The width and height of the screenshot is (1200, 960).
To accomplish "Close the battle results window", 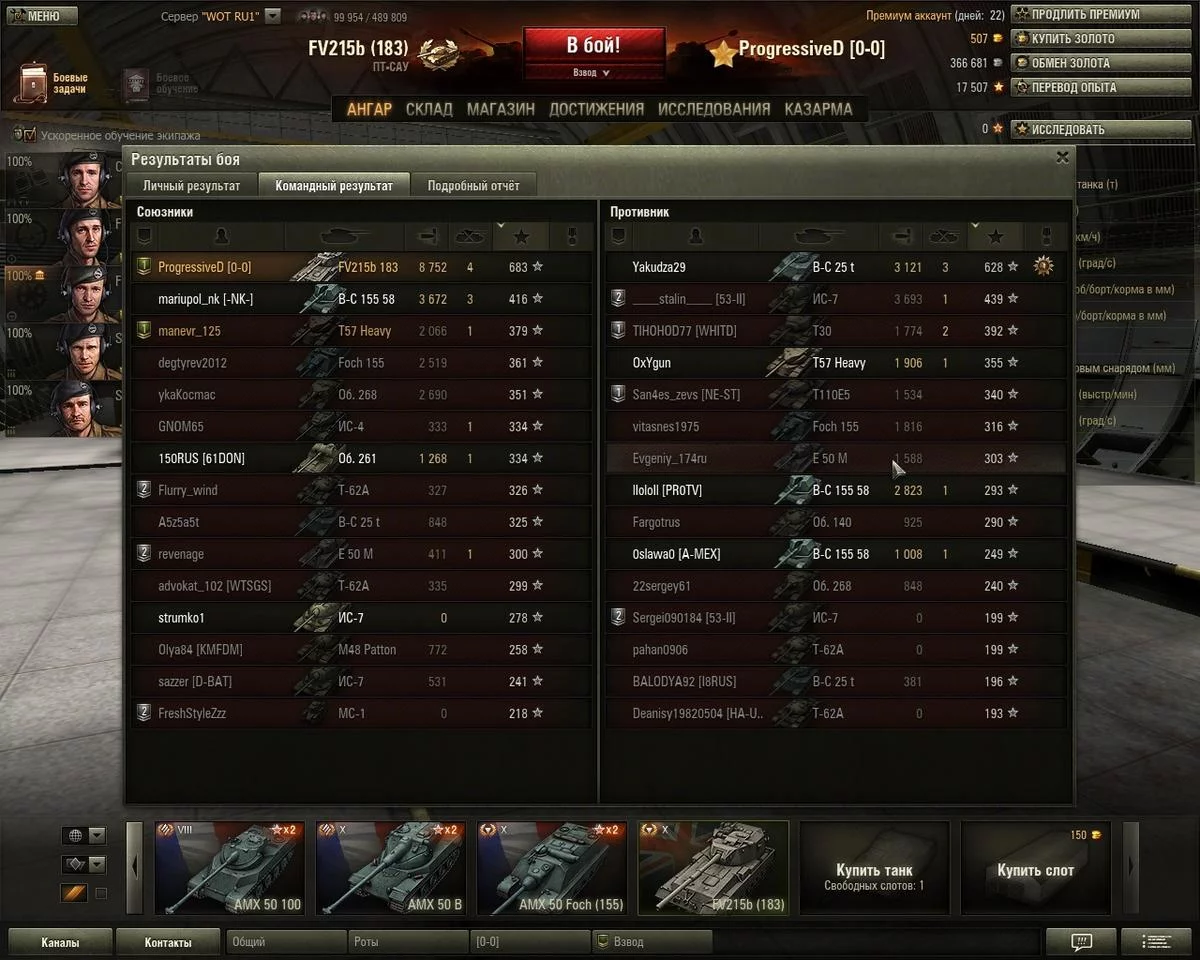I will [1062, 157].
